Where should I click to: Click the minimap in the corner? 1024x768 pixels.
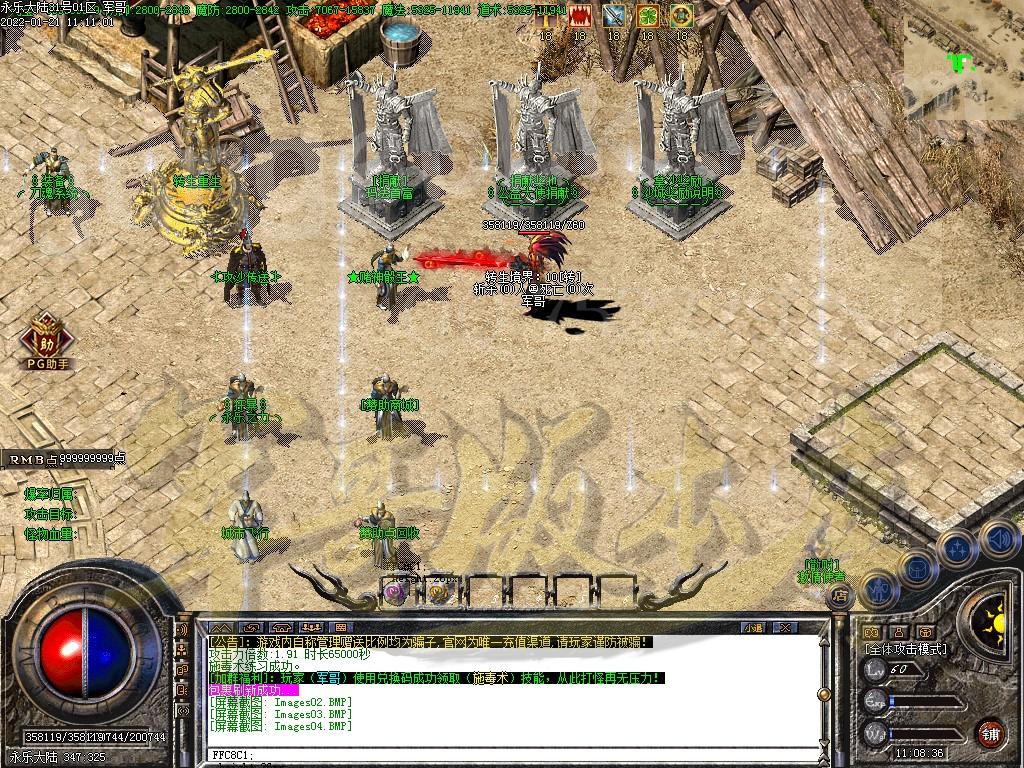[x=963, y=66]
